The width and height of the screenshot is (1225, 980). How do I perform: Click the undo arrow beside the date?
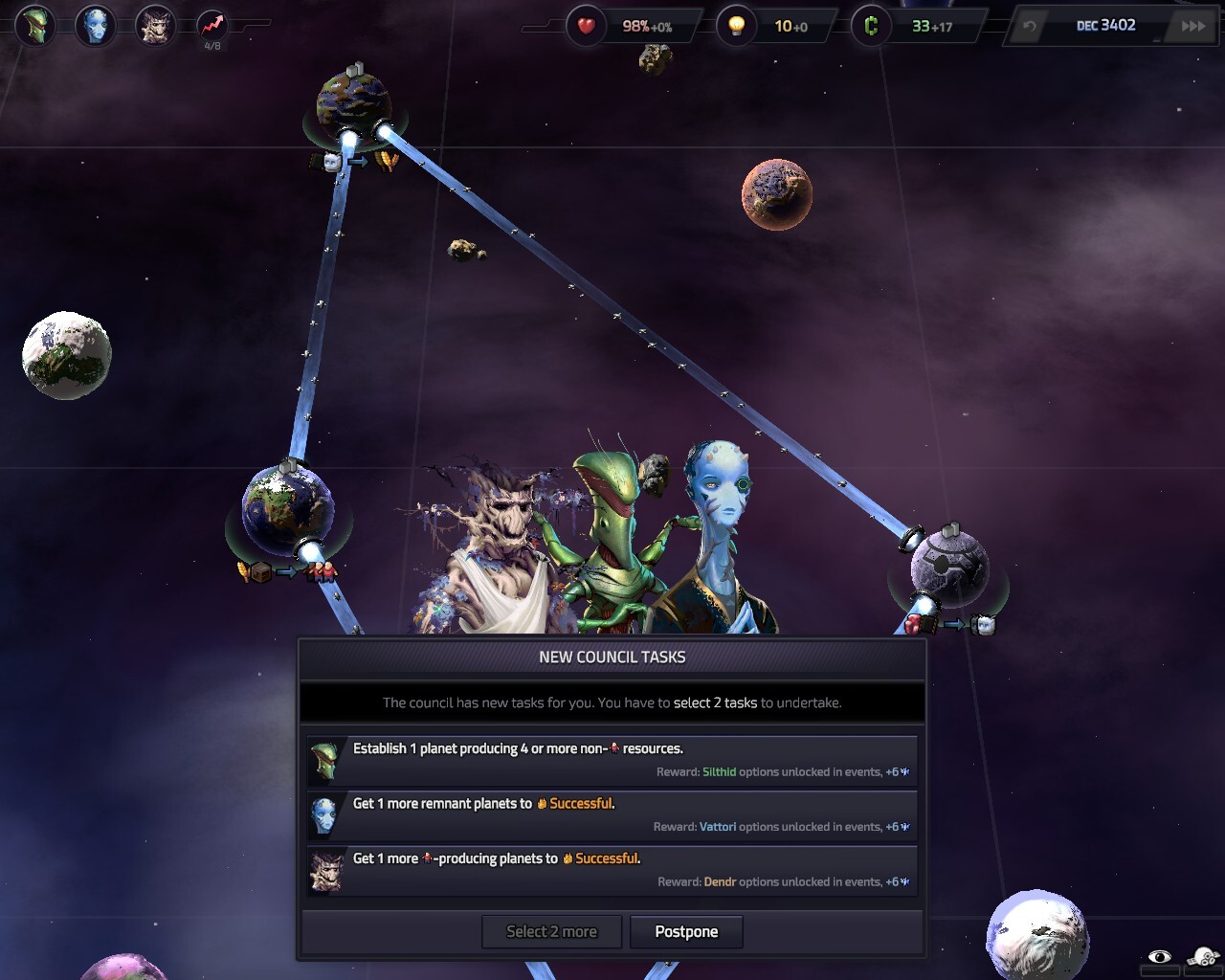pyautogui.click(x=1030, y=26)
